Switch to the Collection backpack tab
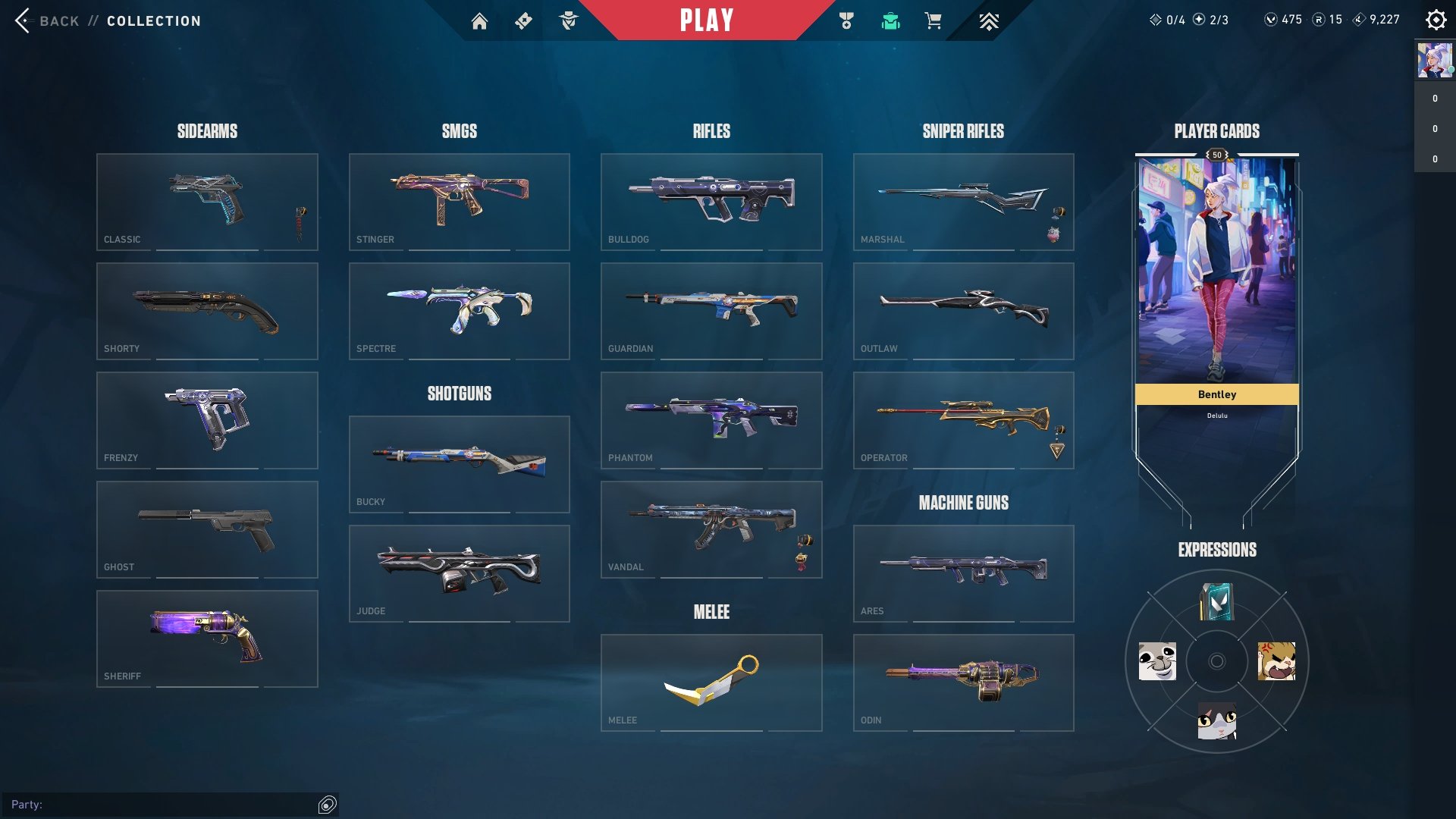1456x819 pixels. point(891,20)
